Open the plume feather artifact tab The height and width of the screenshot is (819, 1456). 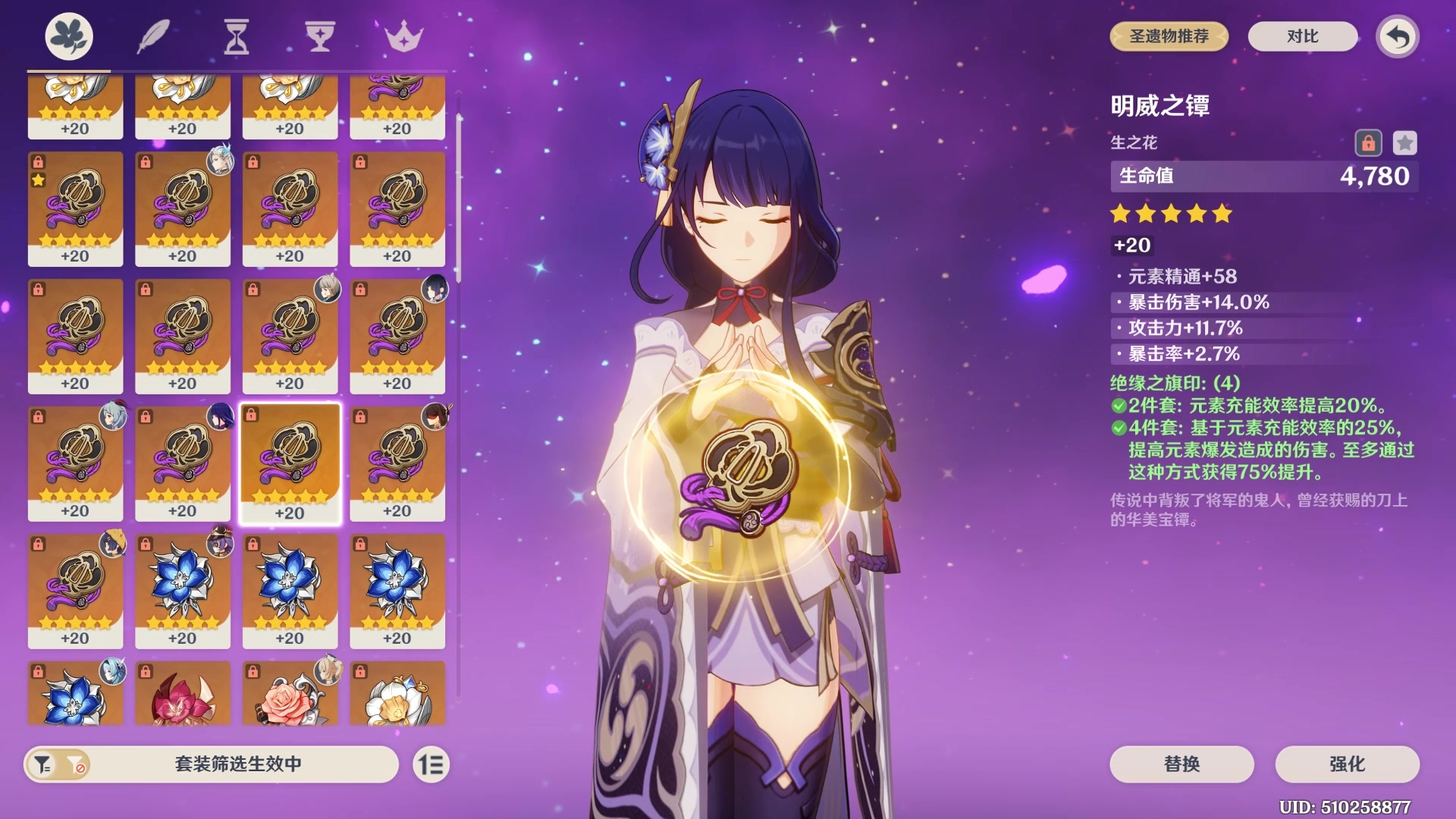(x=152, y=36)
